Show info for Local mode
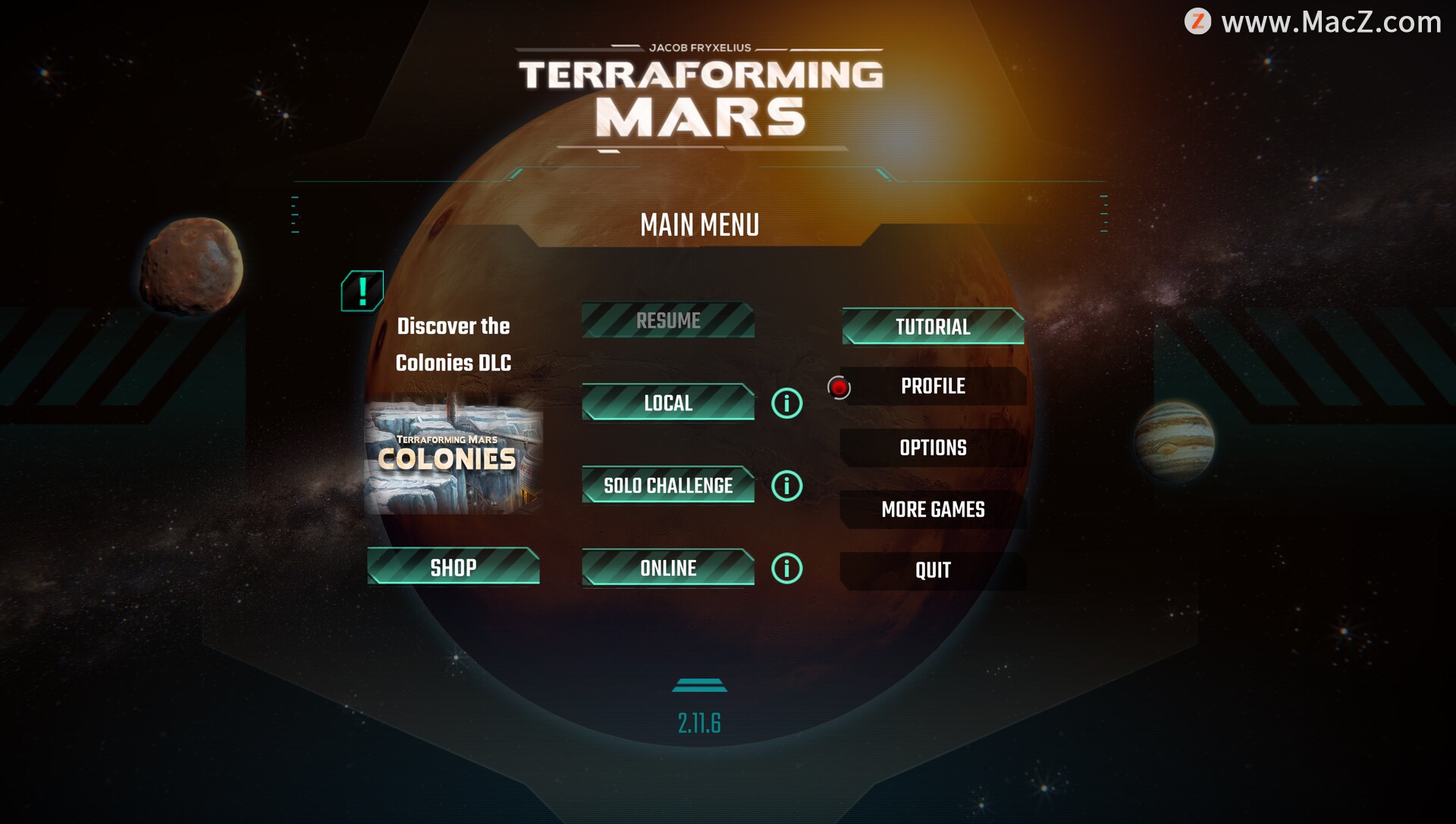1456x824 pixels. pyautogui.click(x=786, y=404)
